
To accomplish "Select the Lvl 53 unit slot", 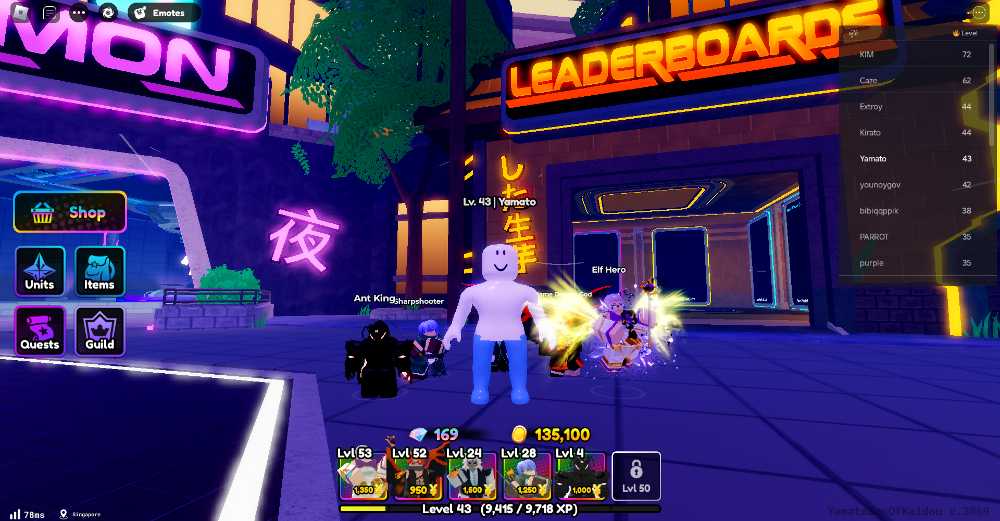I will click(x=361, y=475).
